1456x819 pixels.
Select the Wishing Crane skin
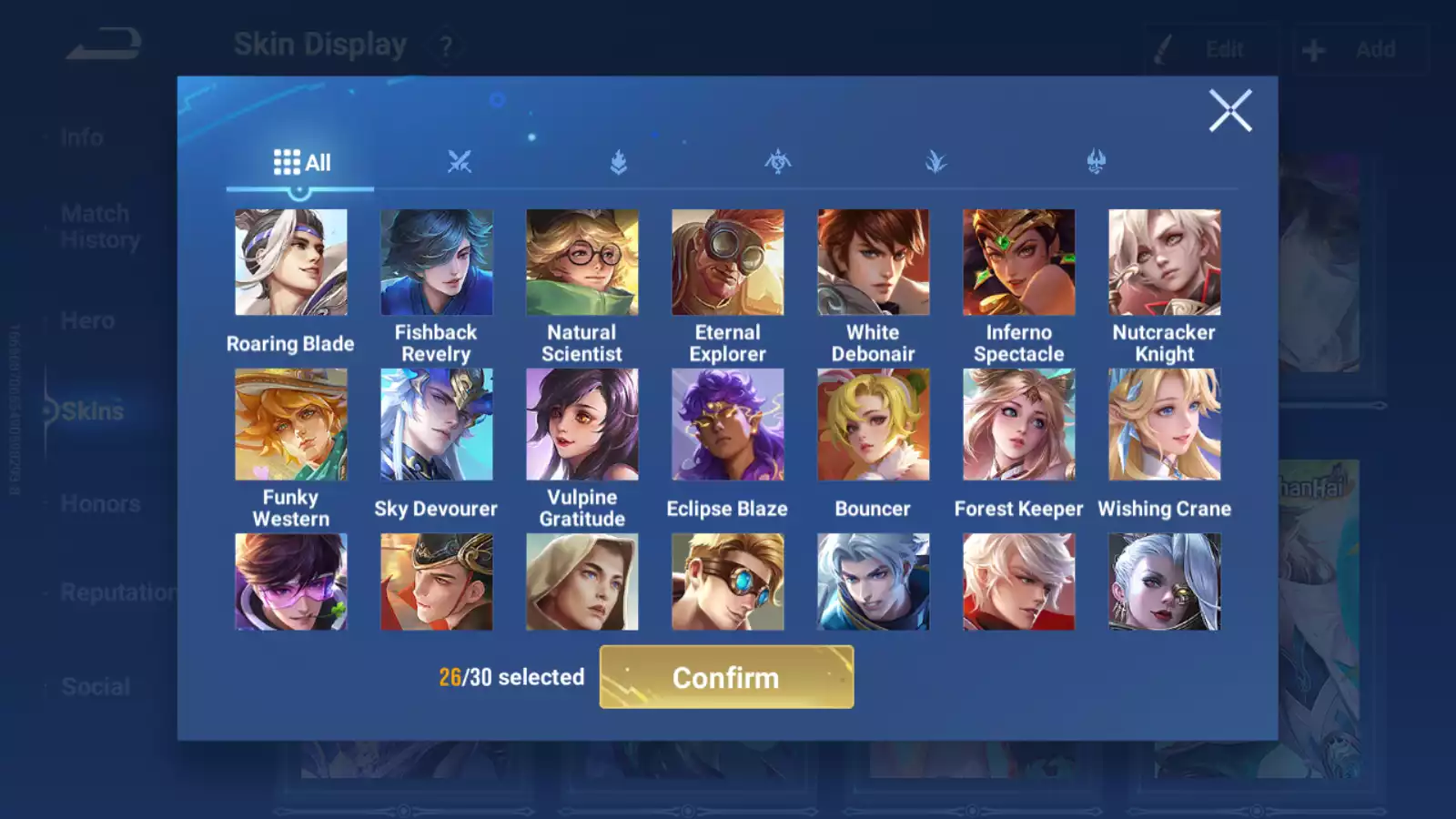point(1164,424)
